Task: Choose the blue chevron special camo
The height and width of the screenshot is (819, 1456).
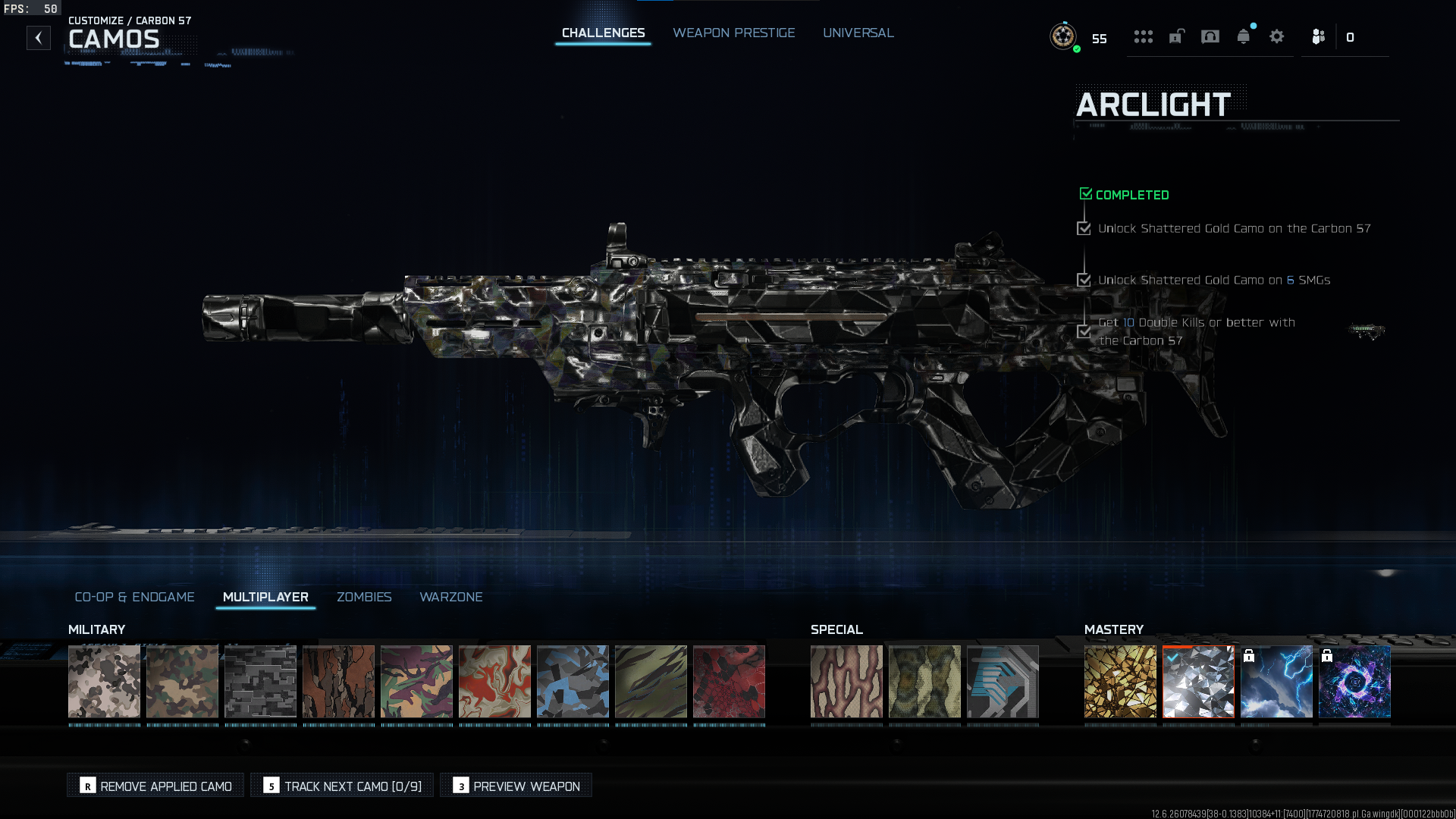Action: (1003, 682)
